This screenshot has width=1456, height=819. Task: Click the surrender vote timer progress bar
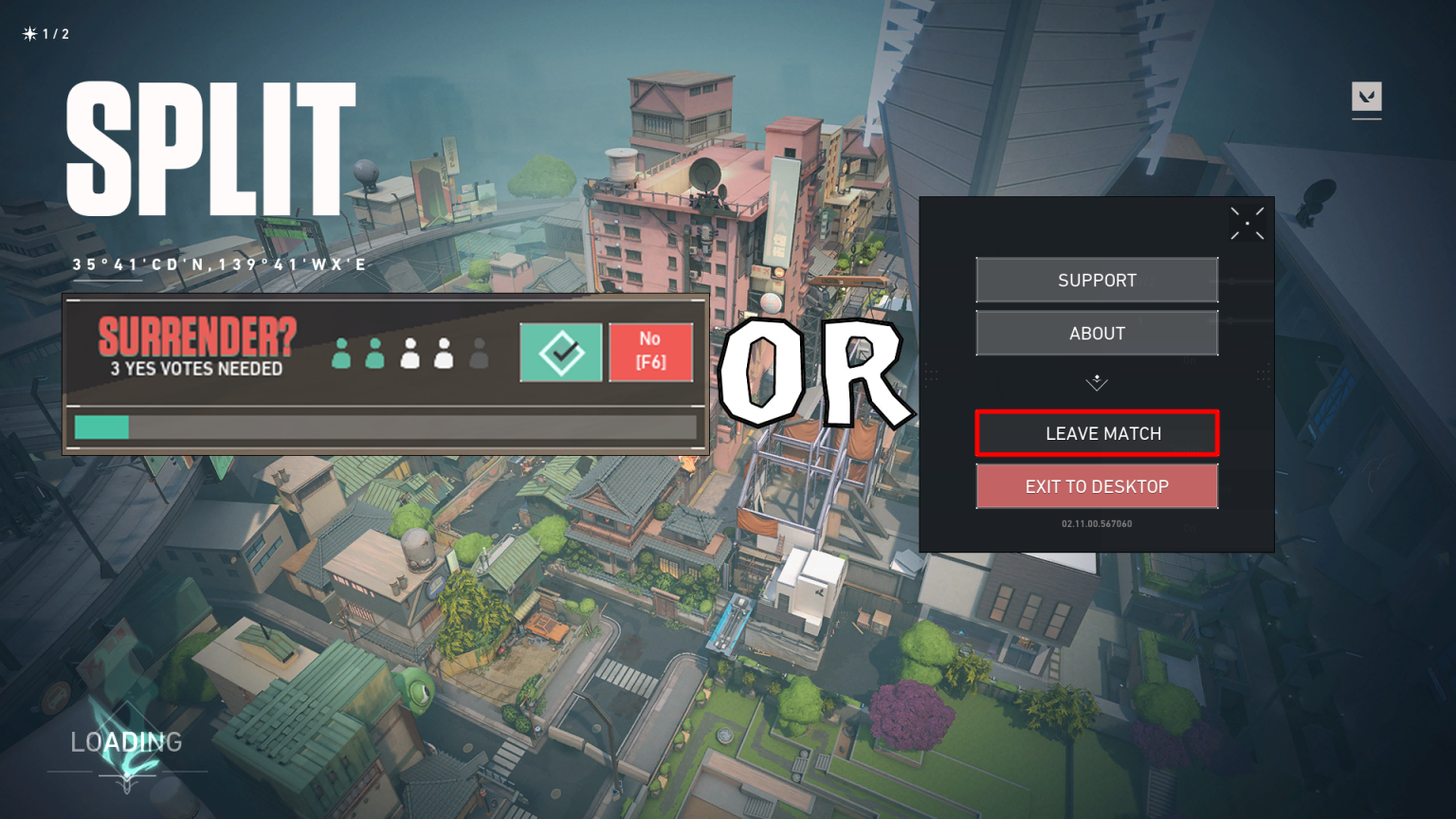coord(385,428)
